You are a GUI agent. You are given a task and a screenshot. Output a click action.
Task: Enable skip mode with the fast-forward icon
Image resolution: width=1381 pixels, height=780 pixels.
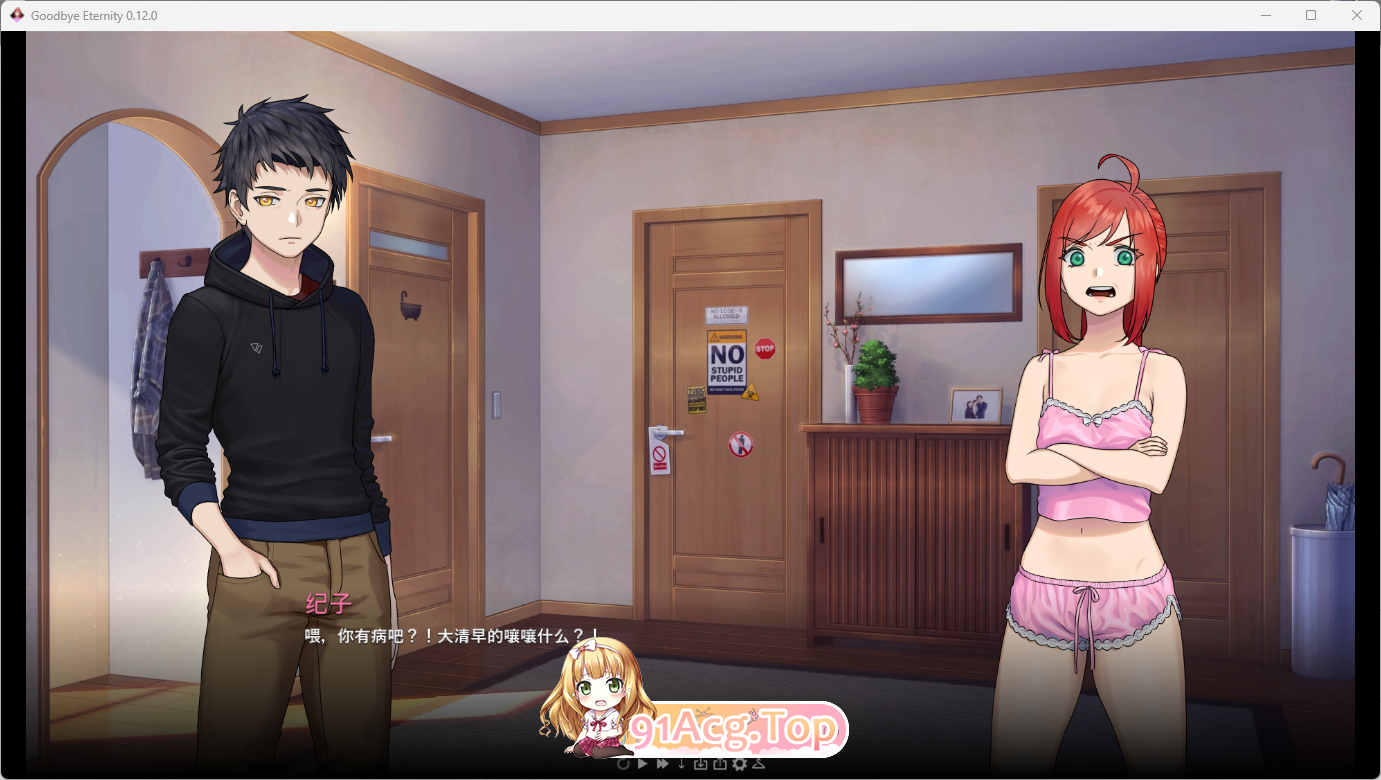661,763
